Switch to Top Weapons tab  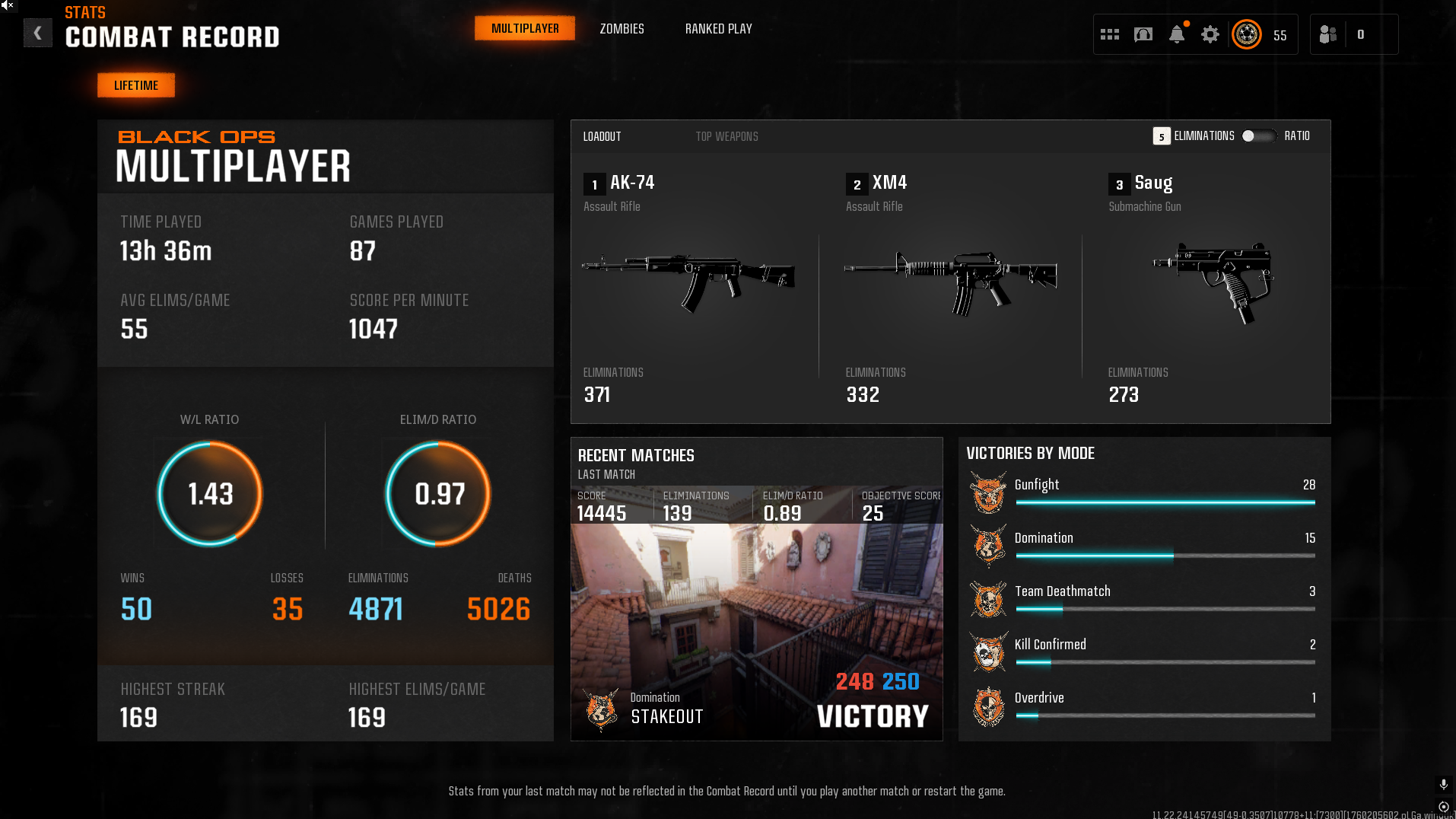tap(726, 137)
